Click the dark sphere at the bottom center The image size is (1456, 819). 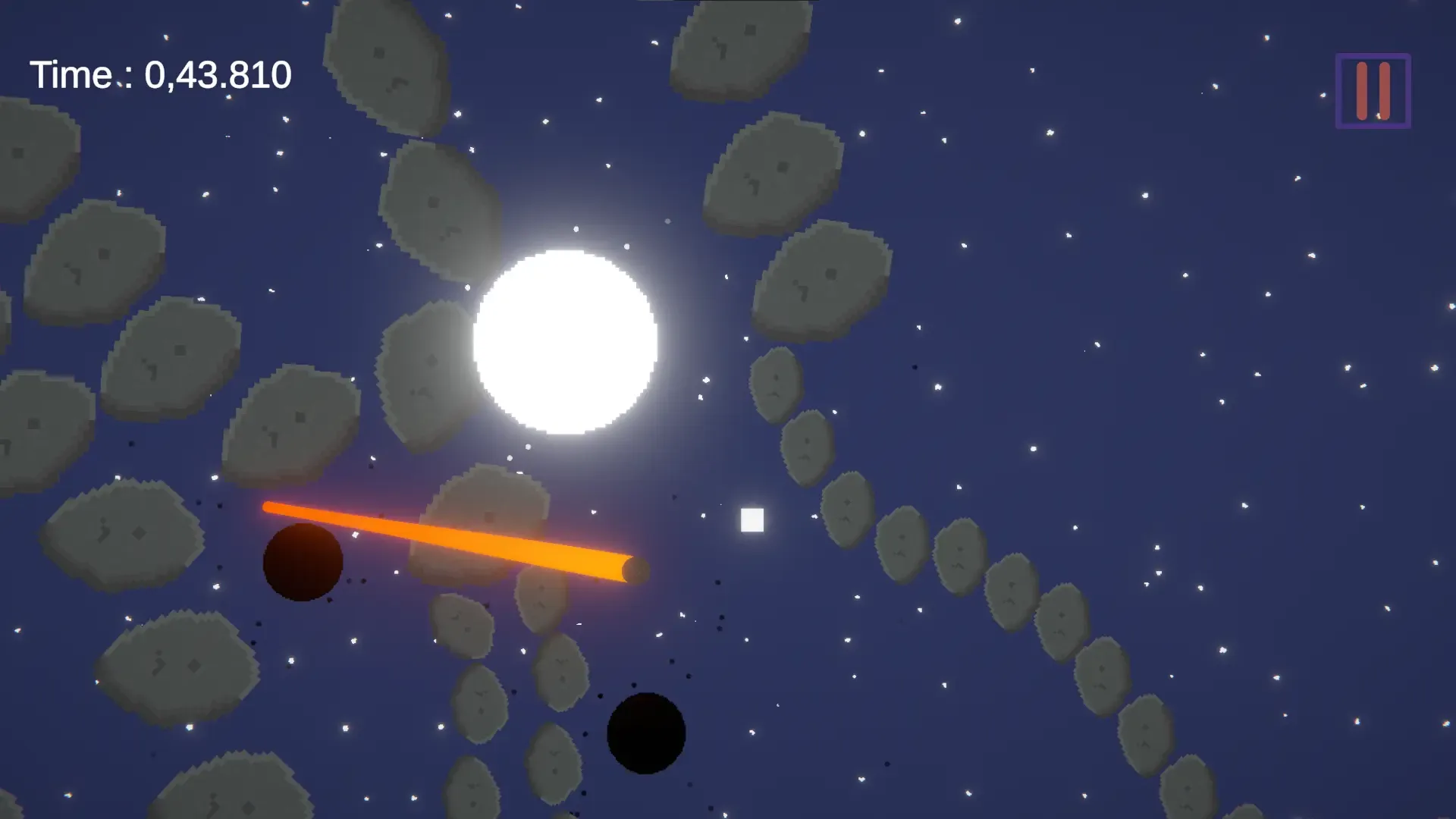(646, 733)
